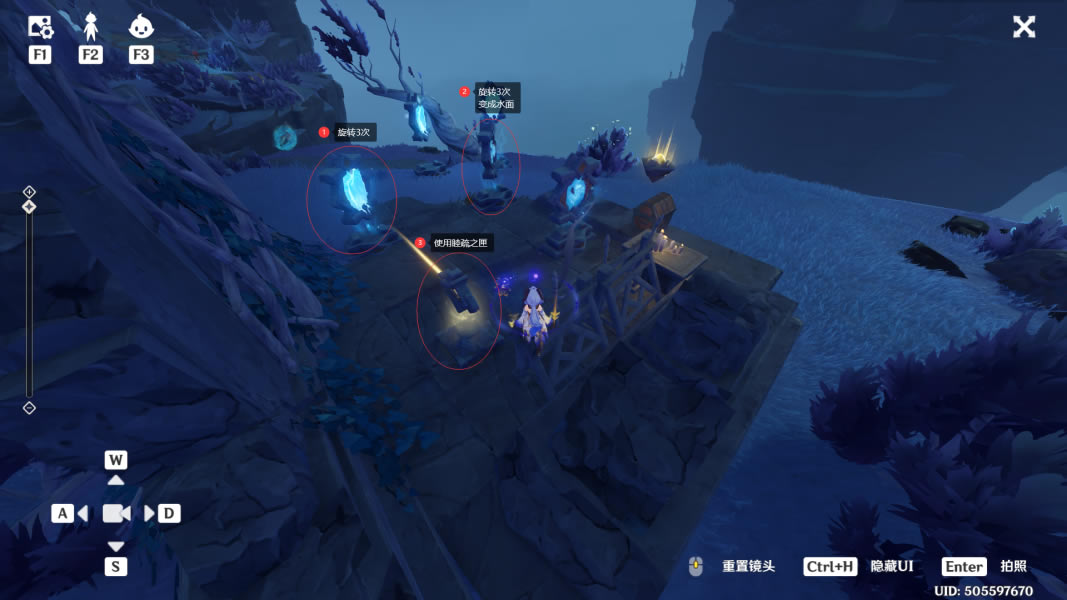Viewport: 1067px width, 600px height.
Task: Open the facial expression options icon
Action: (x=141, y=27)
